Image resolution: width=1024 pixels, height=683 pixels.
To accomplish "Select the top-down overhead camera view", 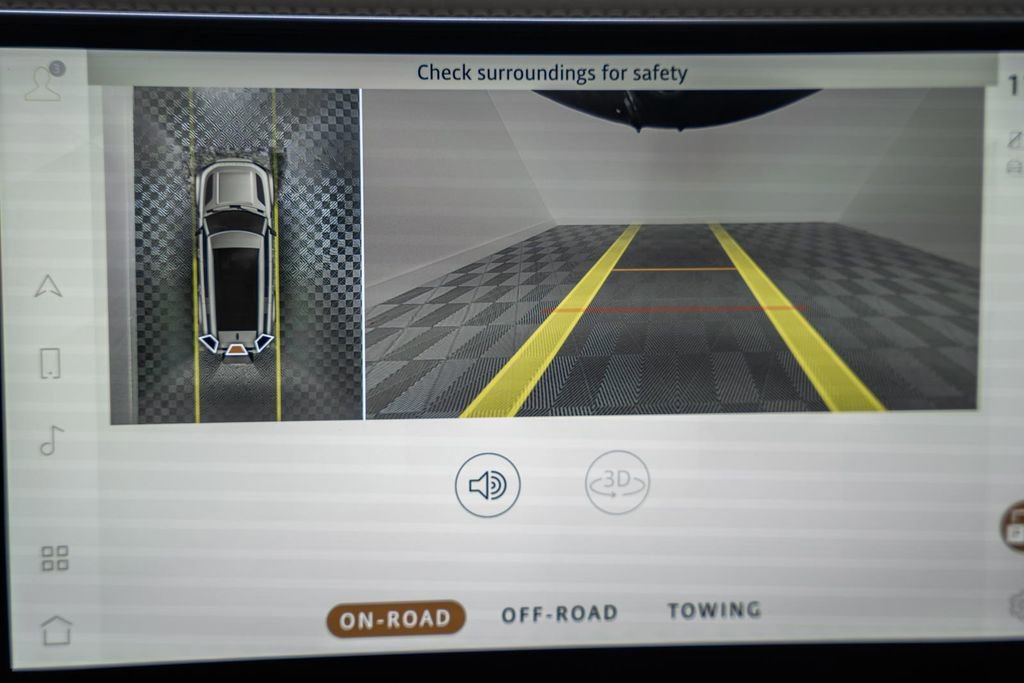I will coord(236,255).
